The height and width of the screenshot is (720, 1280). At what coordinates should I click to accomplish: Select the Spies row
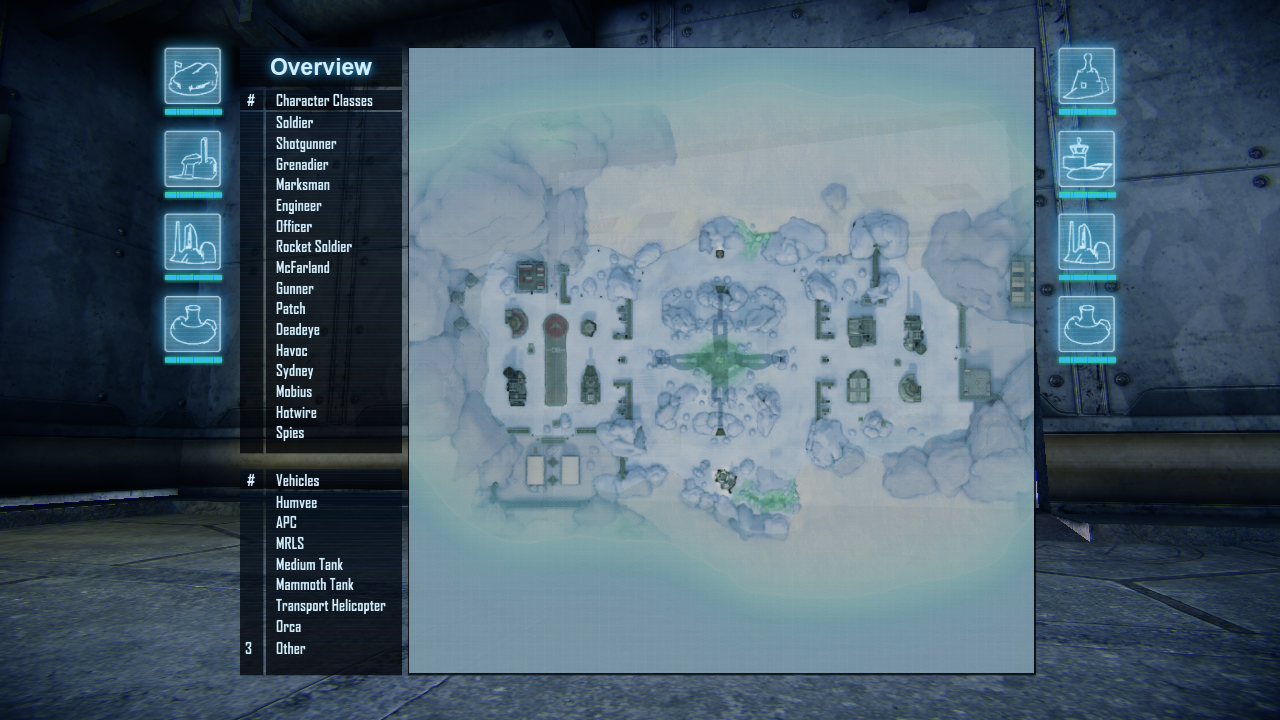pyautogui.click(x=290, y=433)
